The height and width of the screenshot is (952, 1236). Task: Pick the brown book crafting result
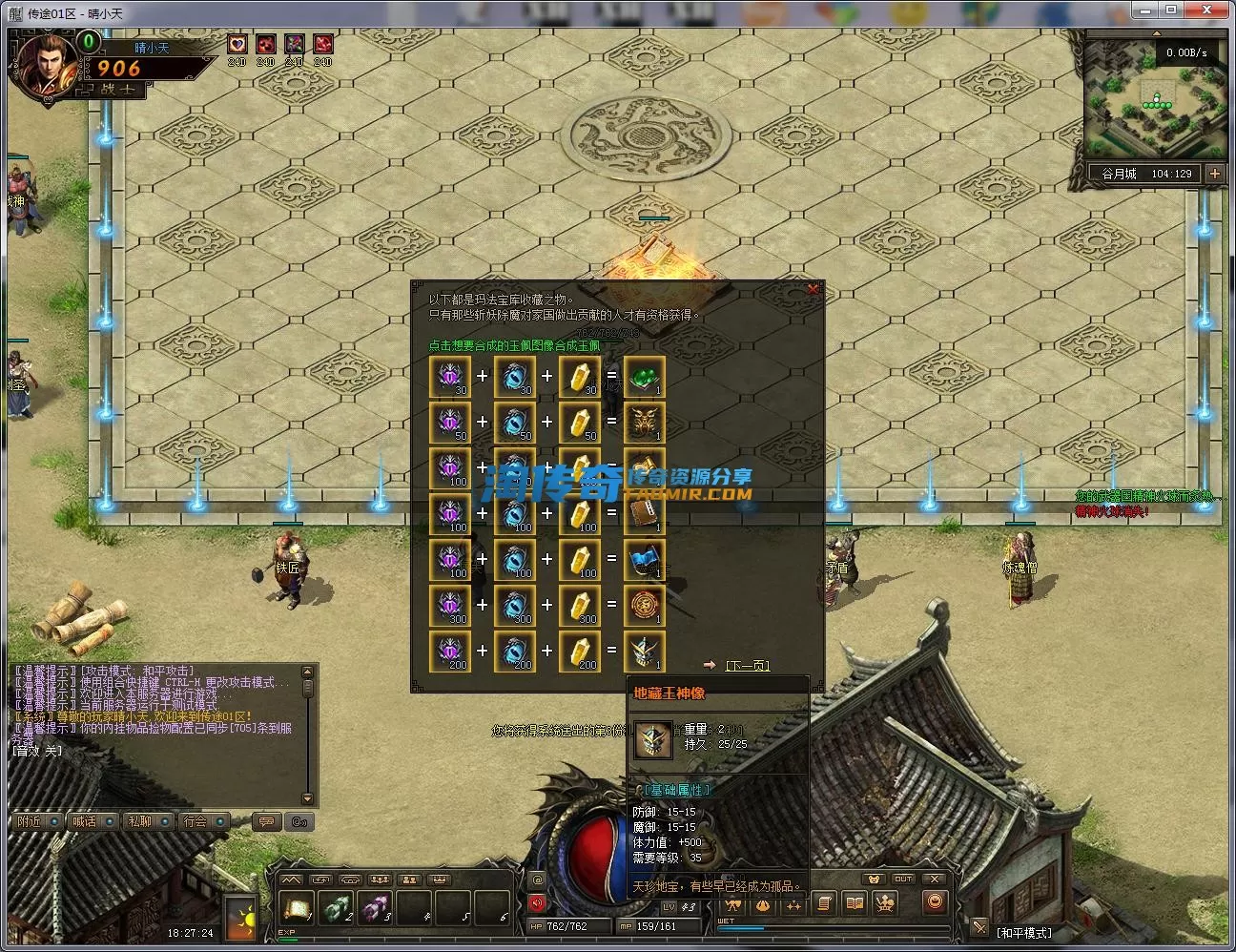coord(644,513)
